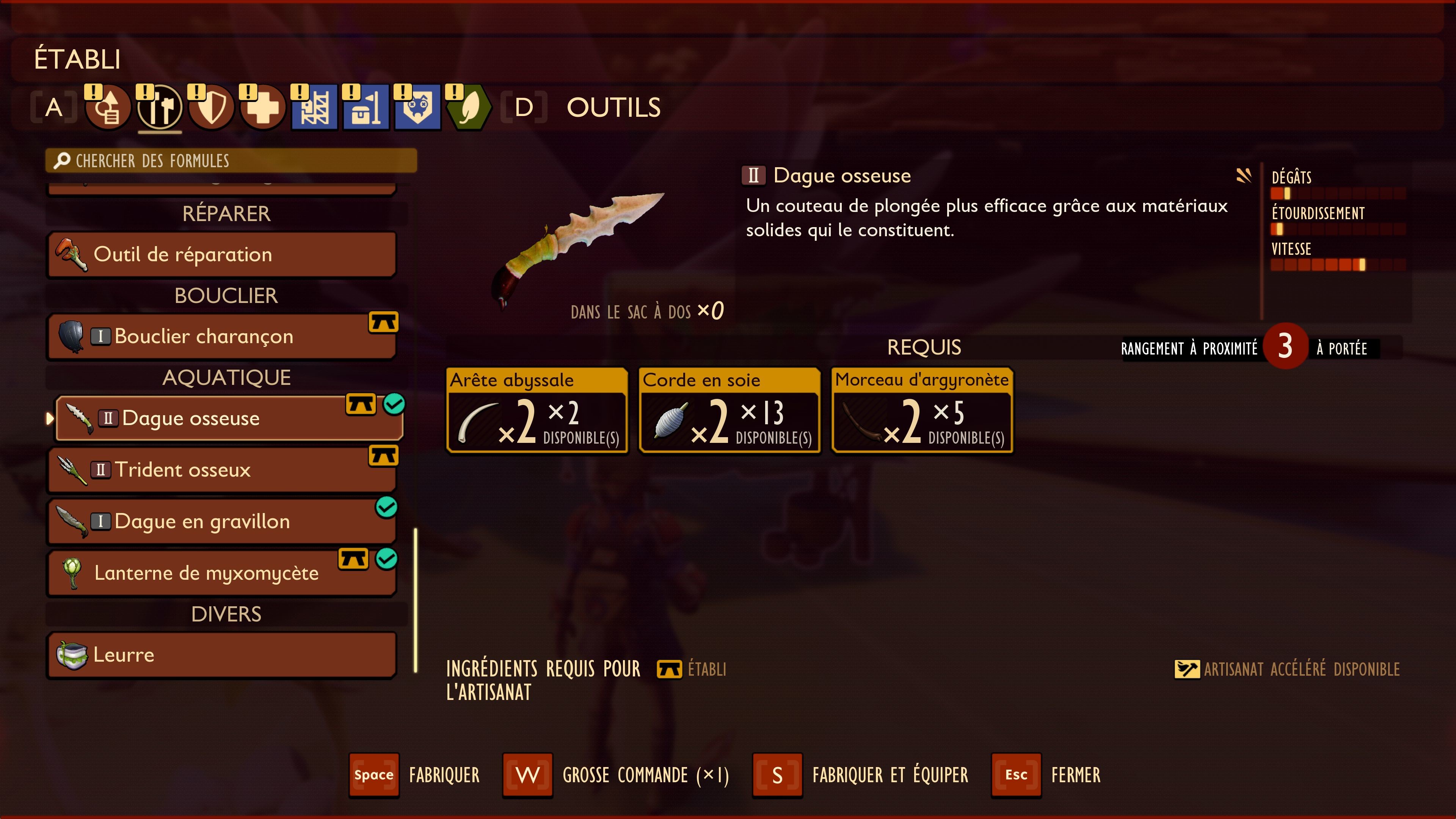
Task: Select the Outil de réparation recipe
Action: point(221,254)
